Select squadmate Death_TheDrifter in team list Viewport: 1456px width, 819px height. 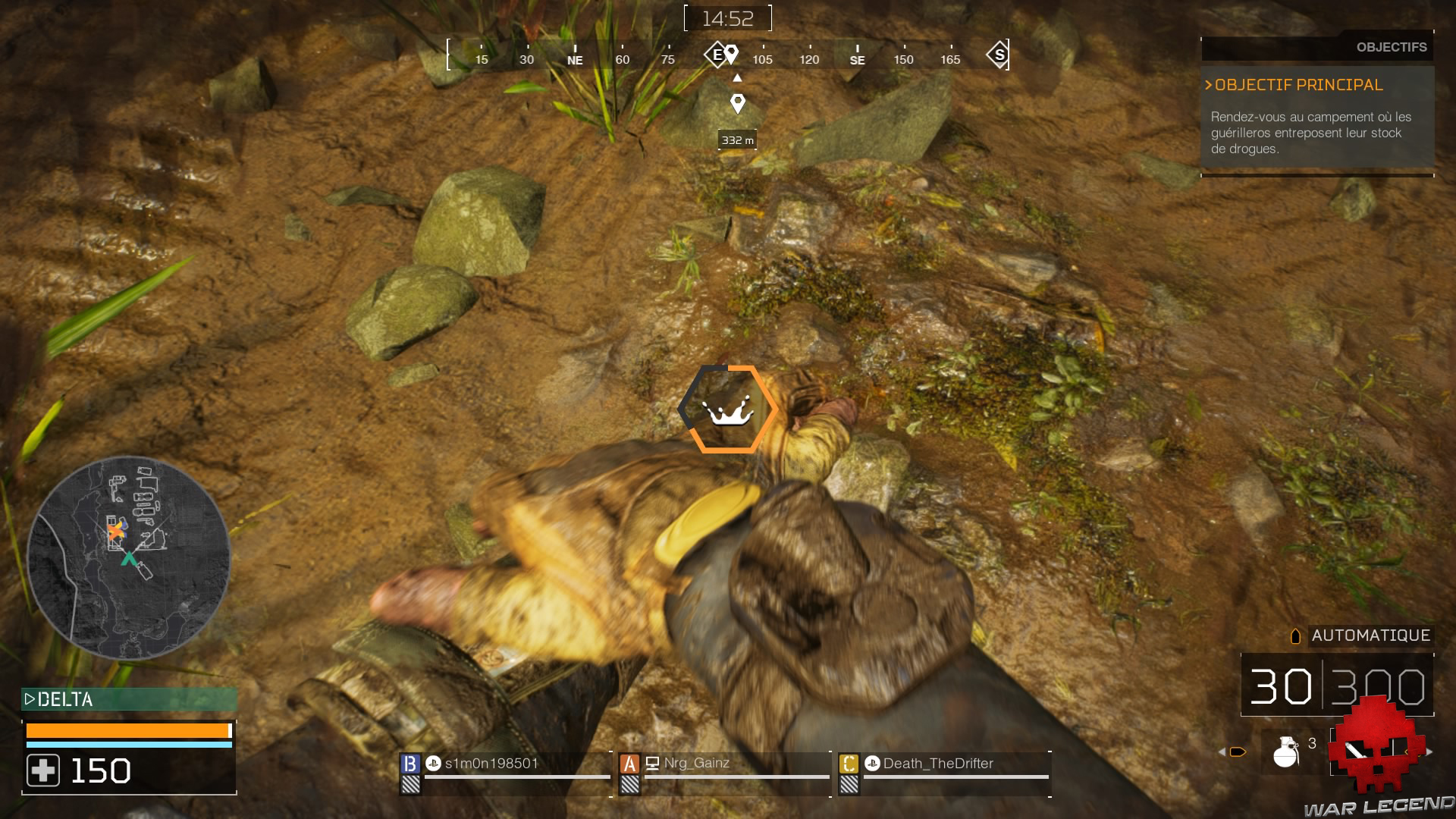tap(938, 764)
